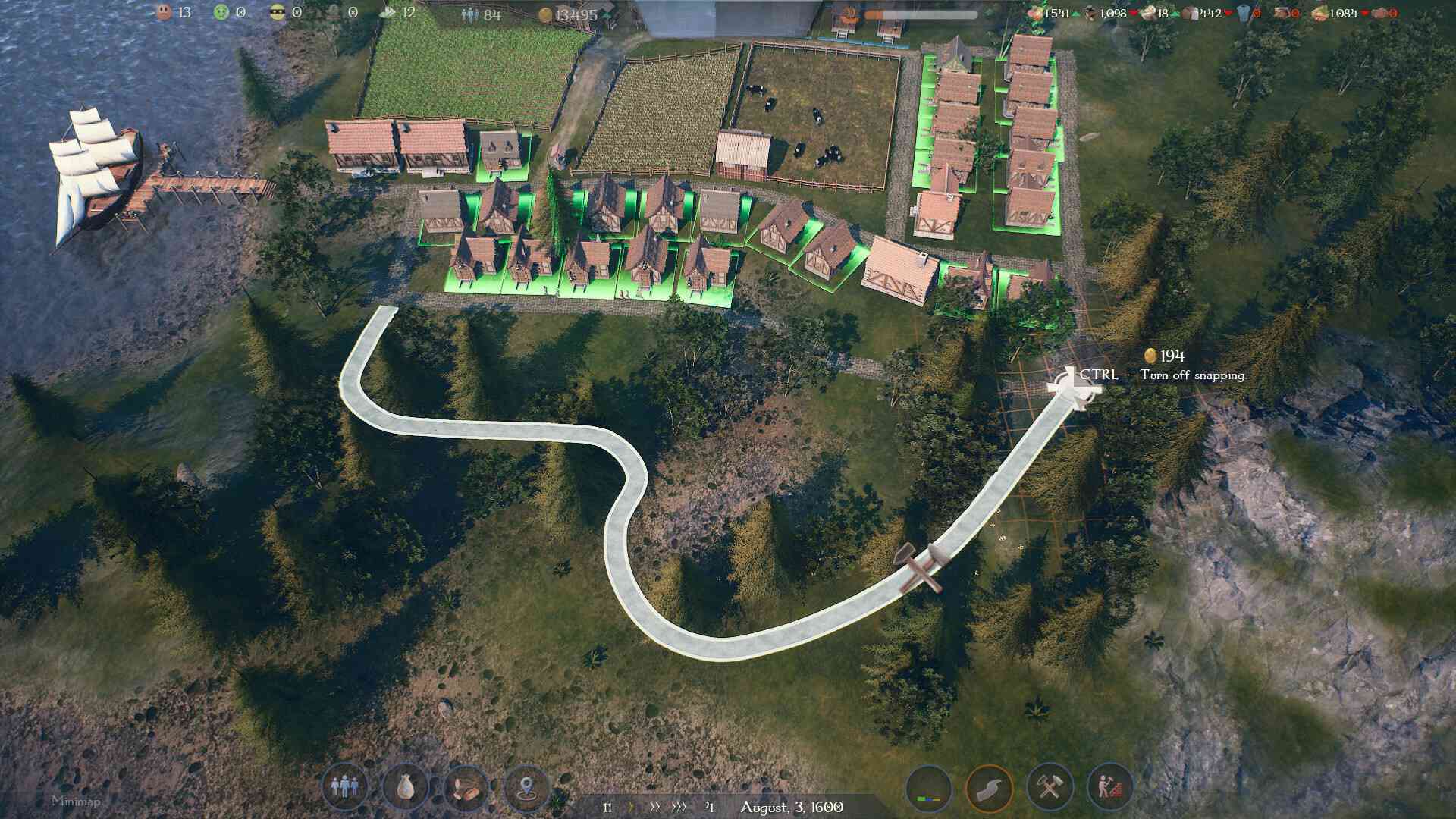1456x819 pixels.
Task: Open the food resources panel
Action: (x=466, y=789)
